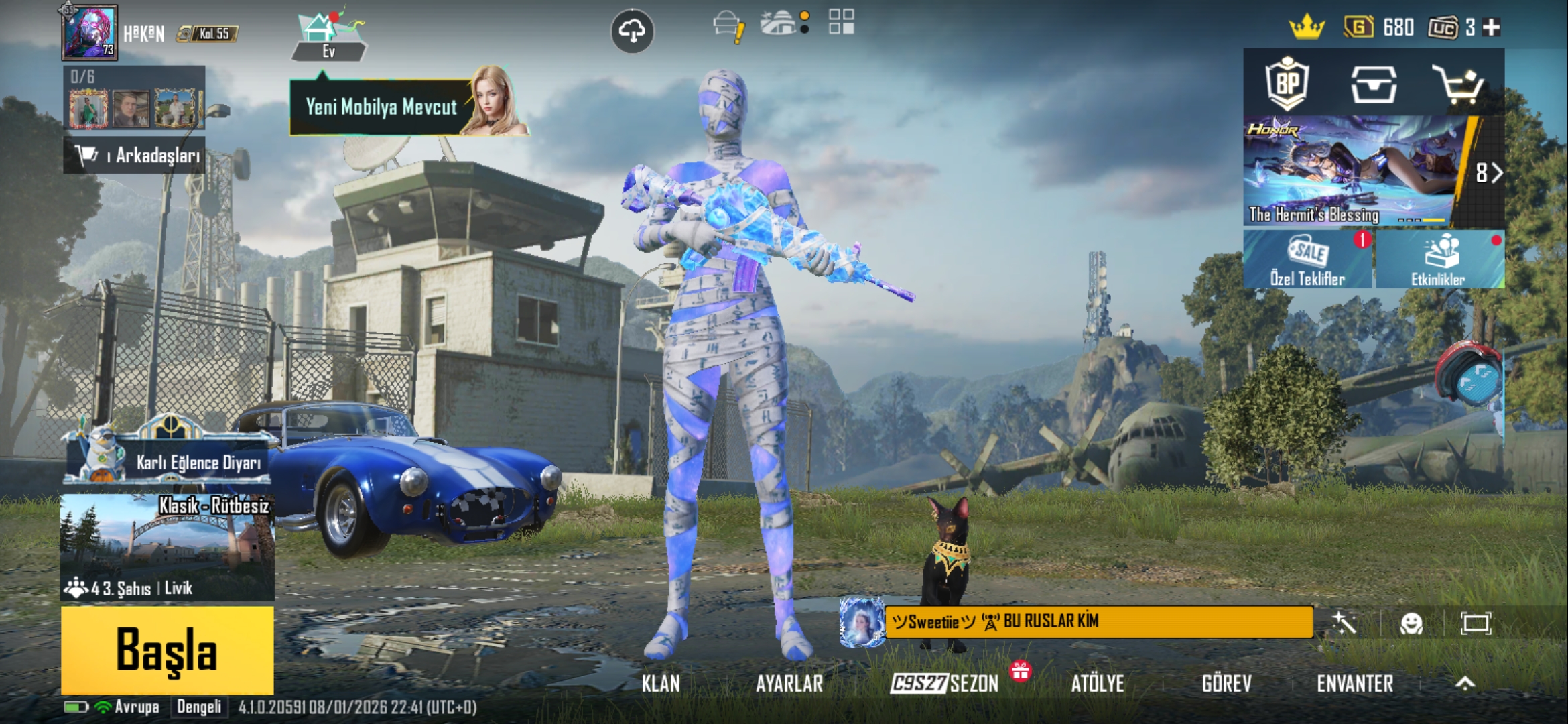Enter the Ev home screen
This screenshot has height=724, width=1568.
[328, 37]
